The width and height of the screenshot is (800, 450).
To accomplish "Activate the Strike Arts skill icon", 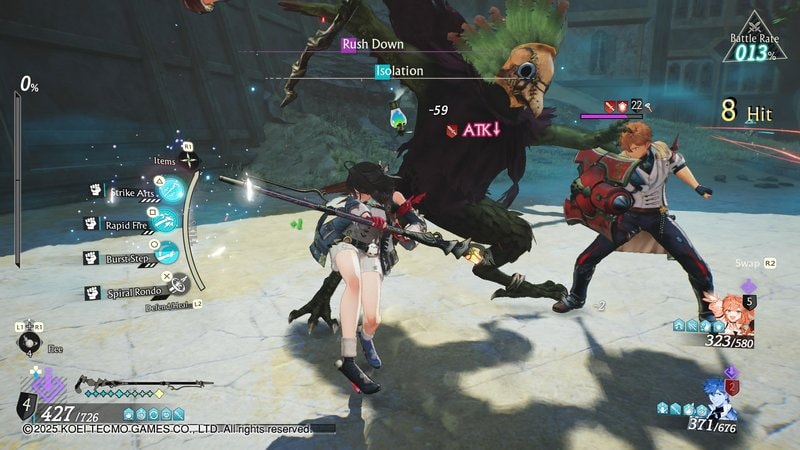I will [171, 189].
